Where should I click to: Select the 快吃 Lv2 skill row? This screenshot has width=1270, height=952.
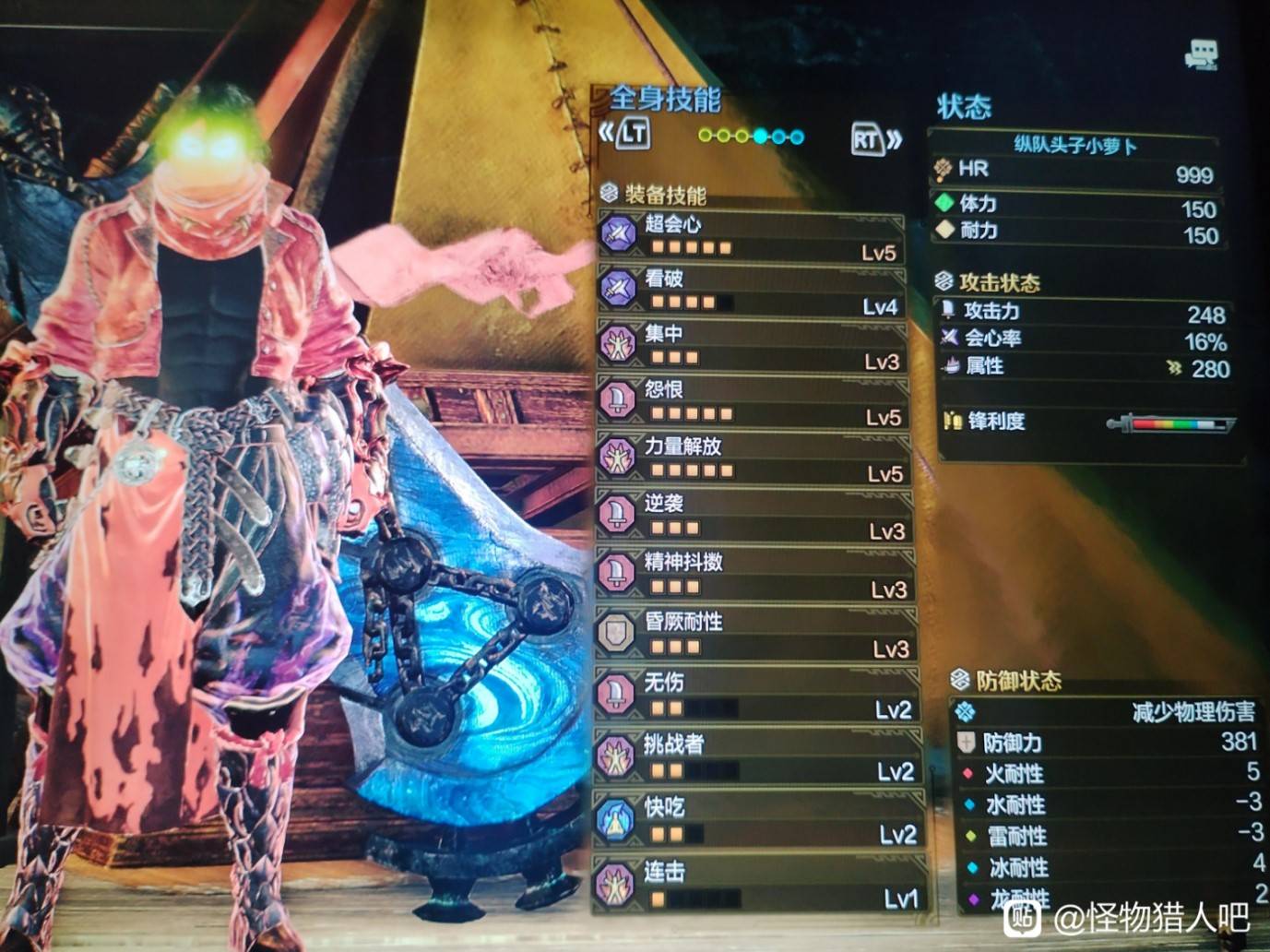761,820
